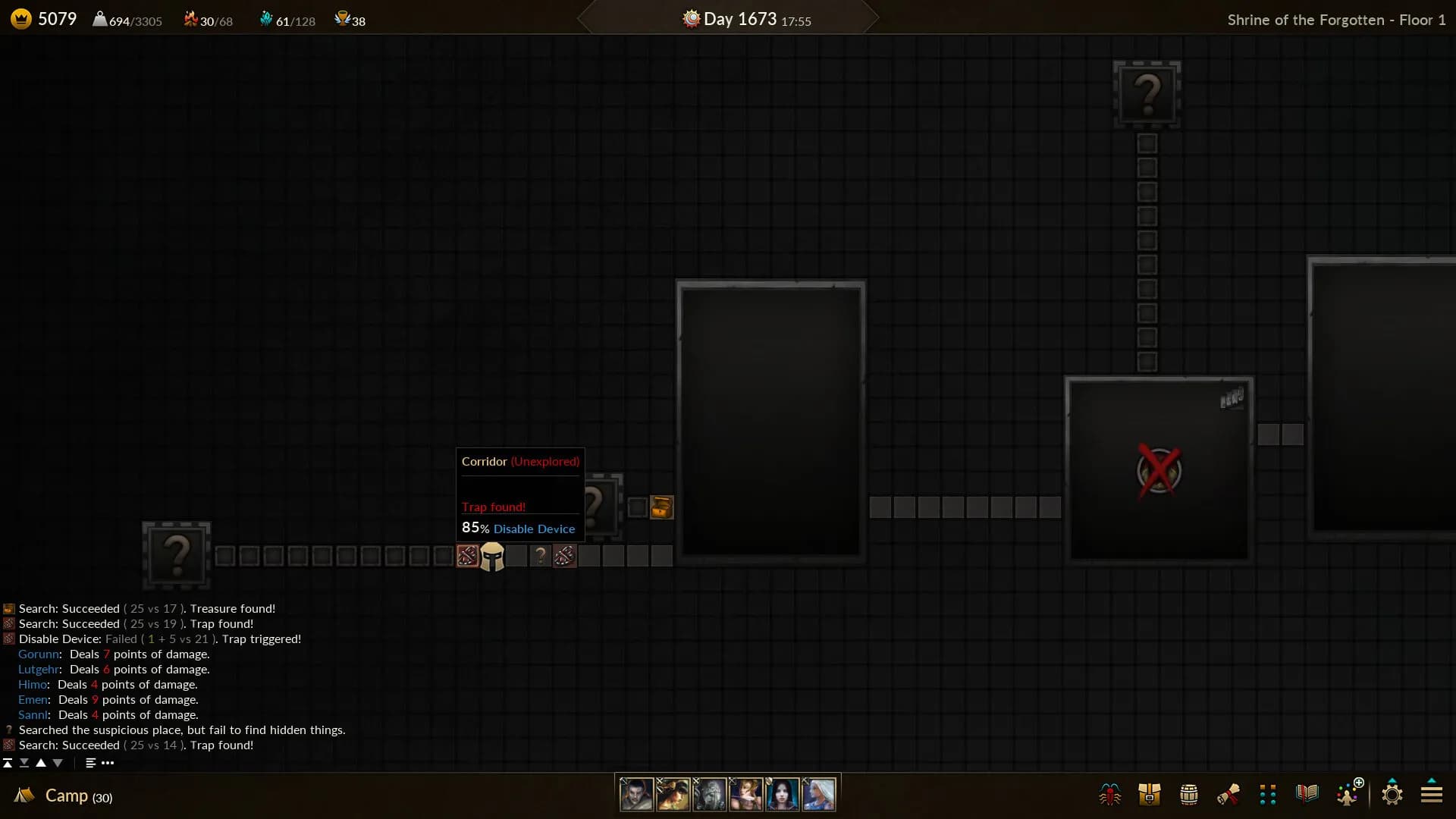Viewport: 1456px width, 819px height.
Task: Click the red beetle bestiary icon
Action: coord(1110,795)
